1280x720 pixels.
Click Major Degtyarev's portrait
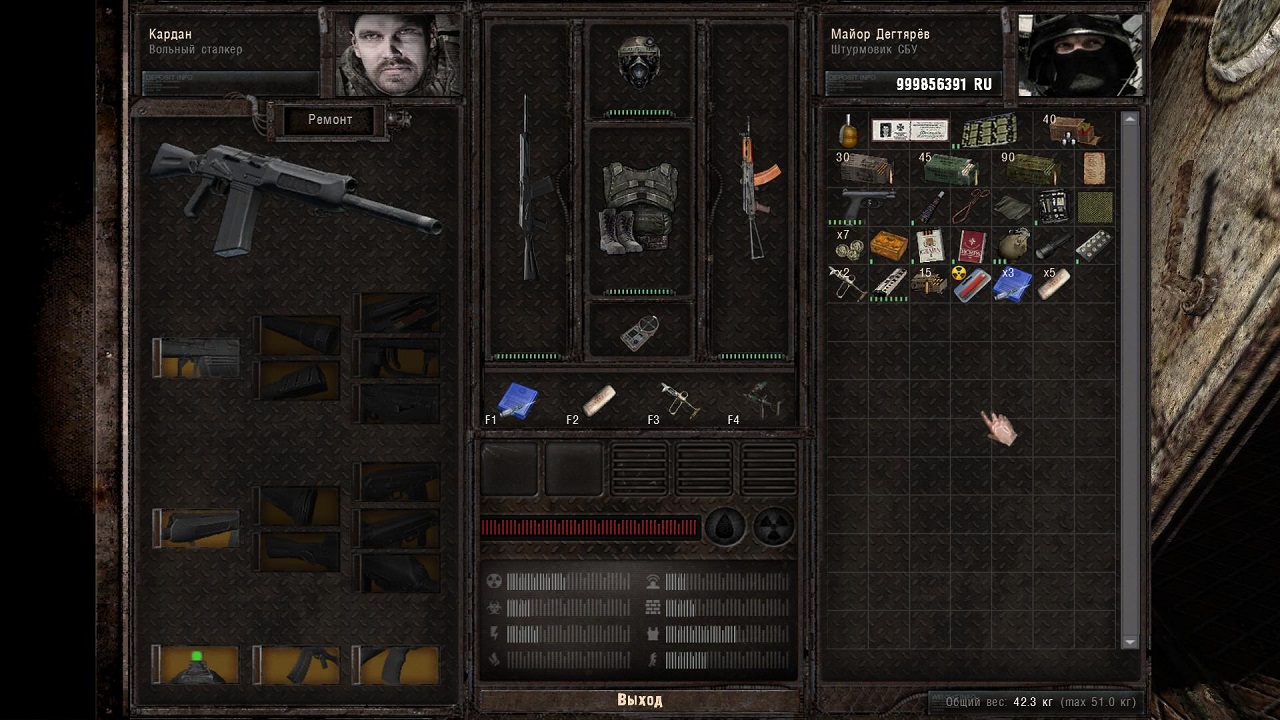[x=1078, y=55]
